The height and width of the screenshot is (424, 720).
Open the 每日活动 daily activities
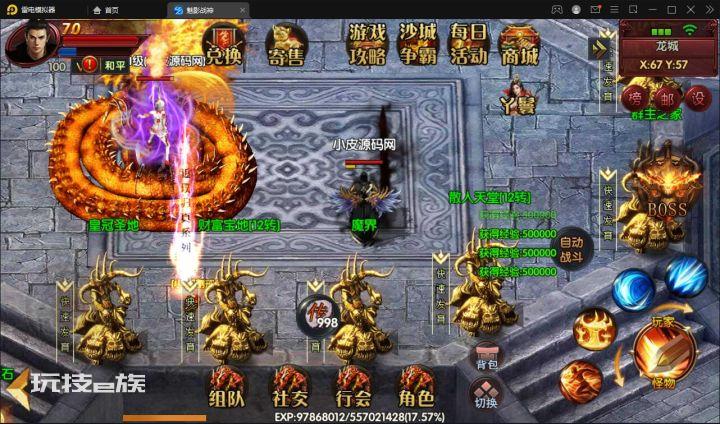468,44
